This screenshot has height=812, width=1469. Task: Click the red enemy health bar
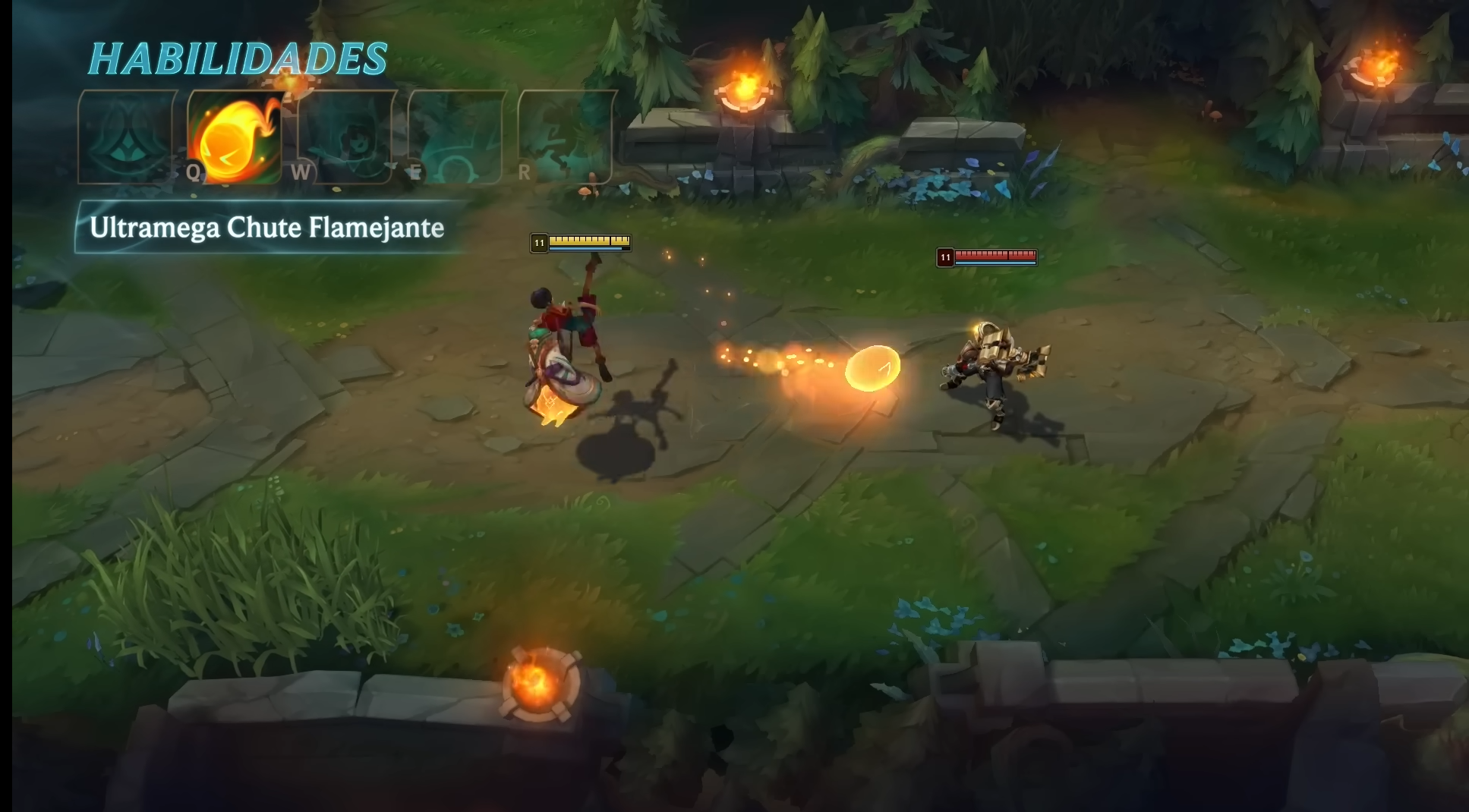pos(995,257)
